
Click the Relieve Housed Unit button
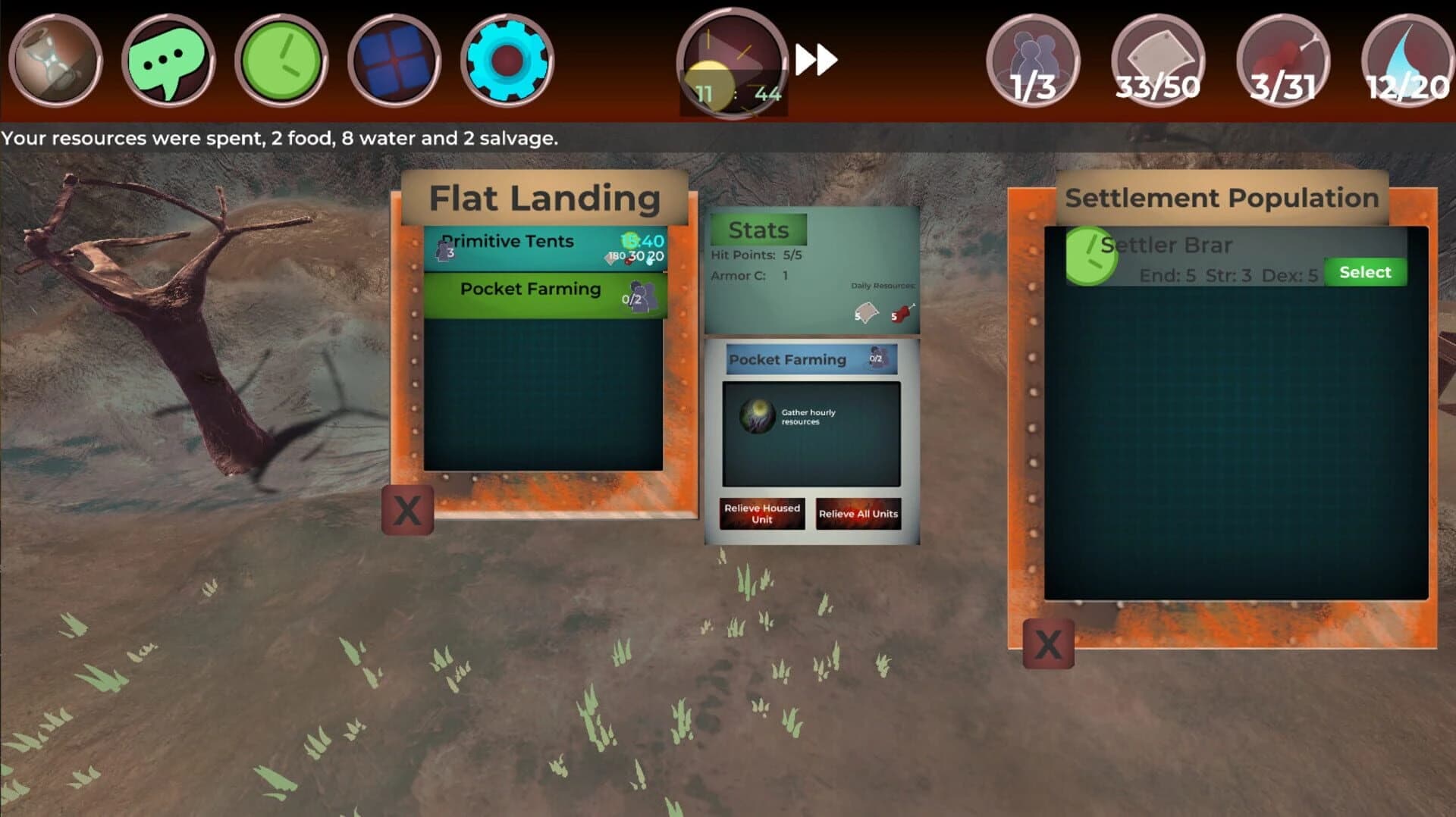point(761,514)
